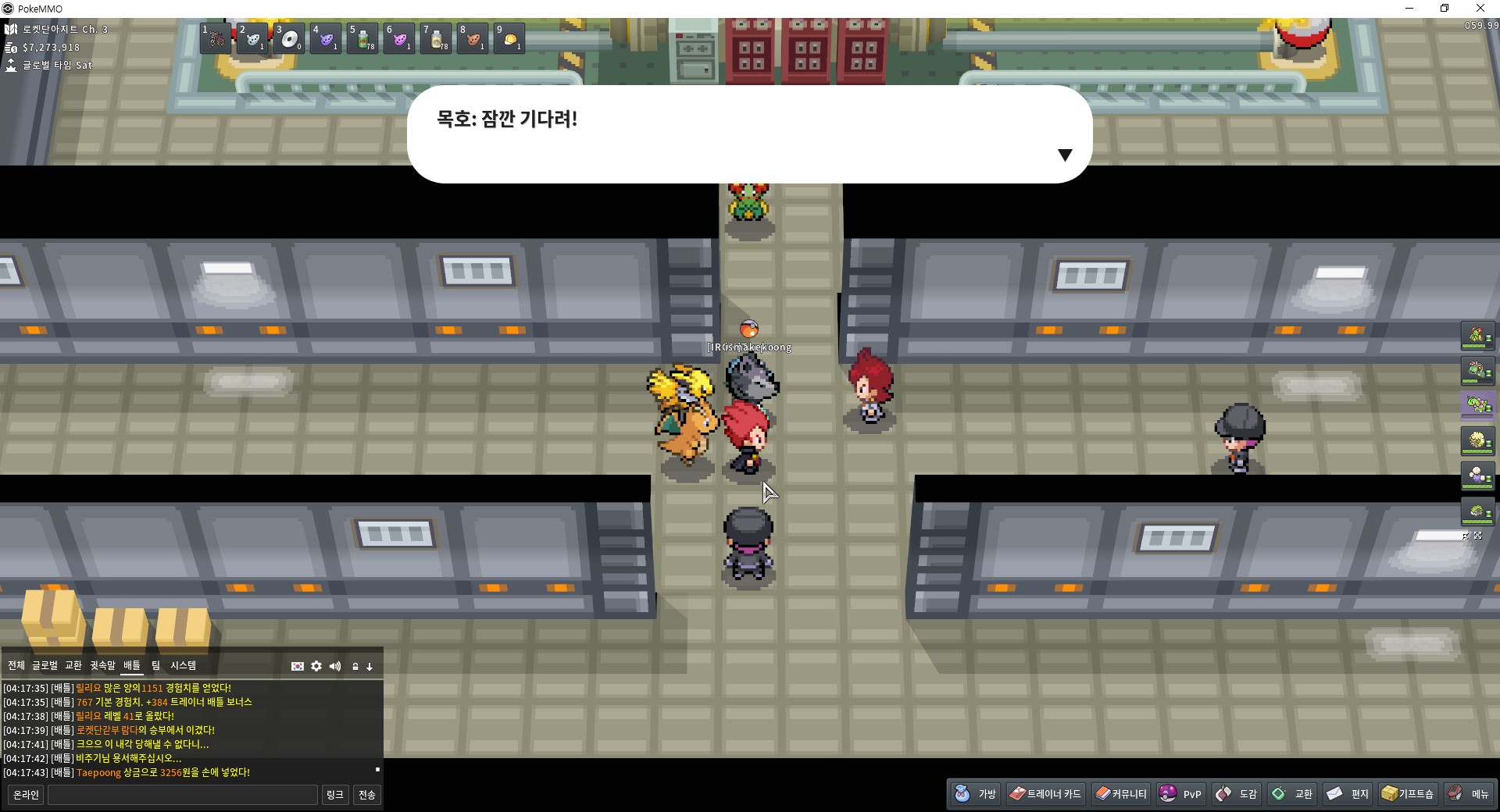Select the green repel spray in slot 5
This screenshot has height=812, width=1500.
[362, 38]
